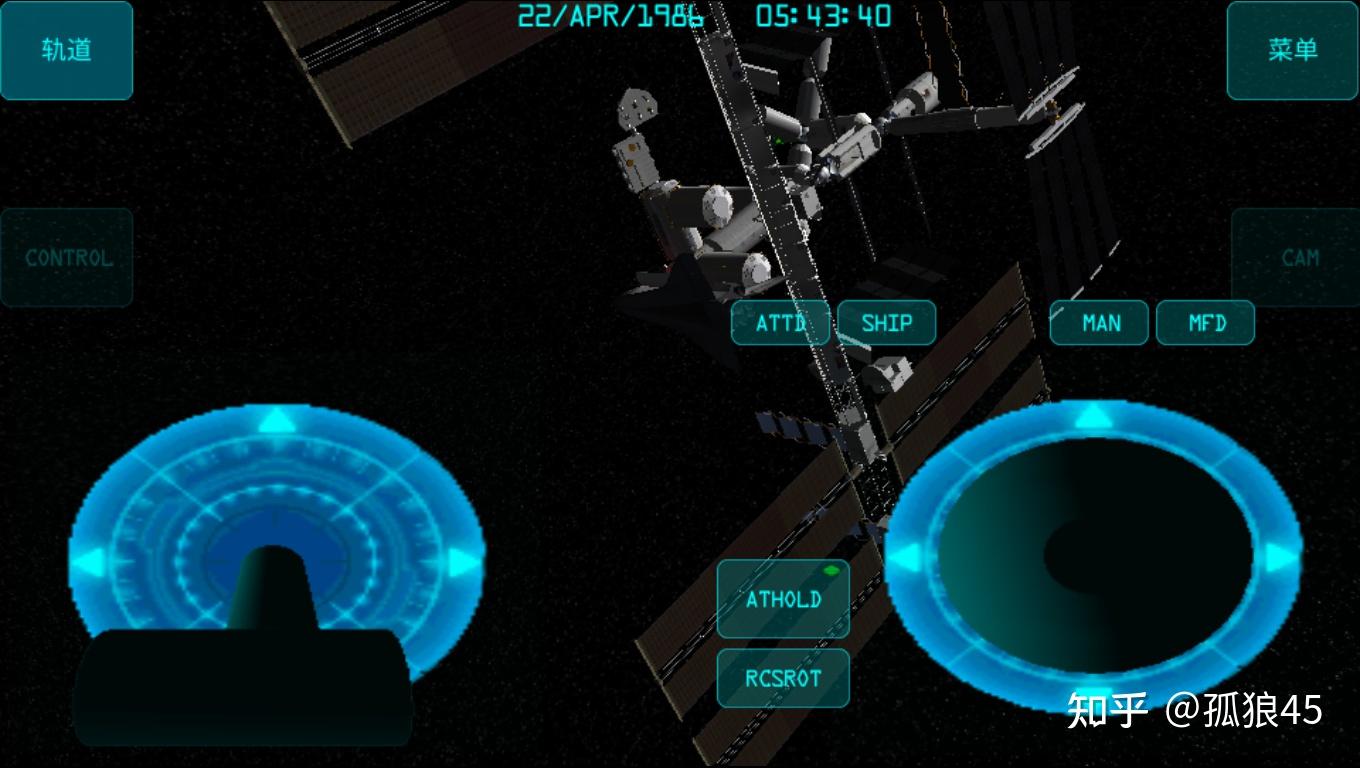The width and height of the screenshot is (1360, 768).
Task: Toggle the ATHOLD attitude hold
Action: click(783, 599)
